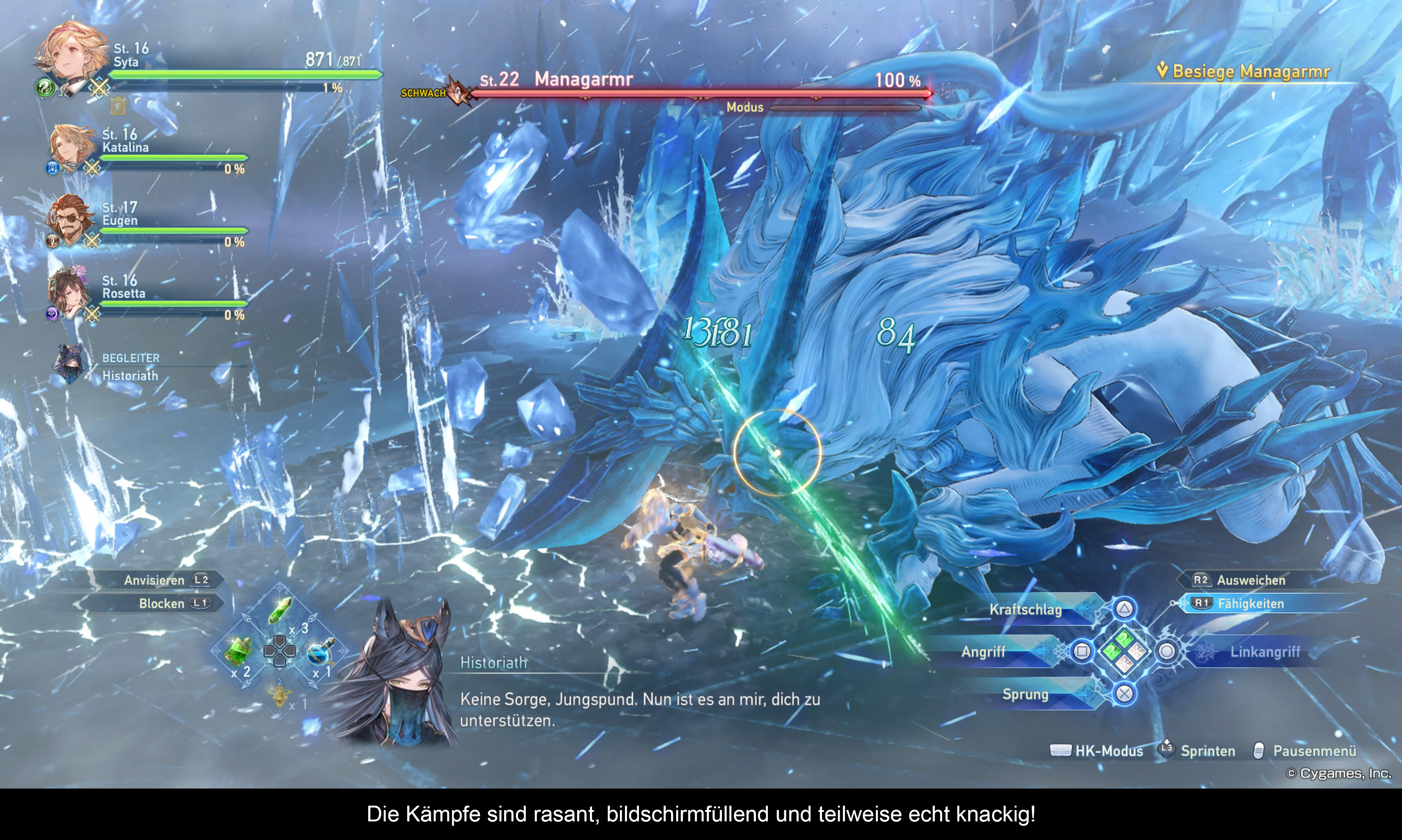Open the Pausenmenü option
The image size is (1402, 840).
coord(1314,751)
